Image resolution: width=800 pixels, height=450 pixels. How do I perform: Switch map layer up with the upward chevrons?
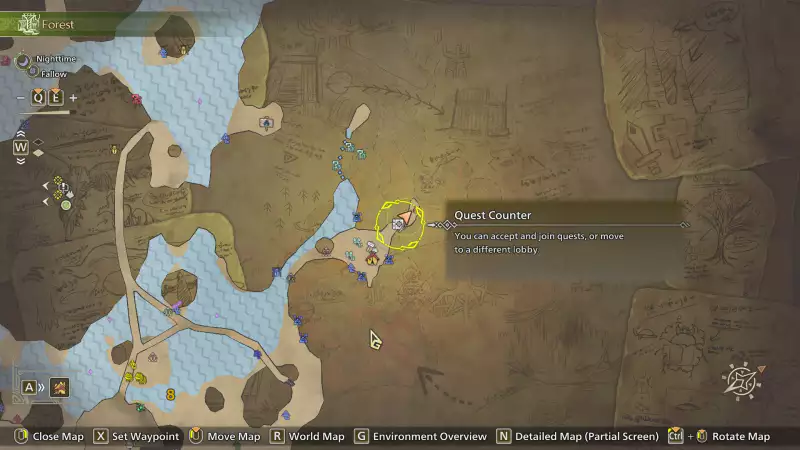coord(20,133)
